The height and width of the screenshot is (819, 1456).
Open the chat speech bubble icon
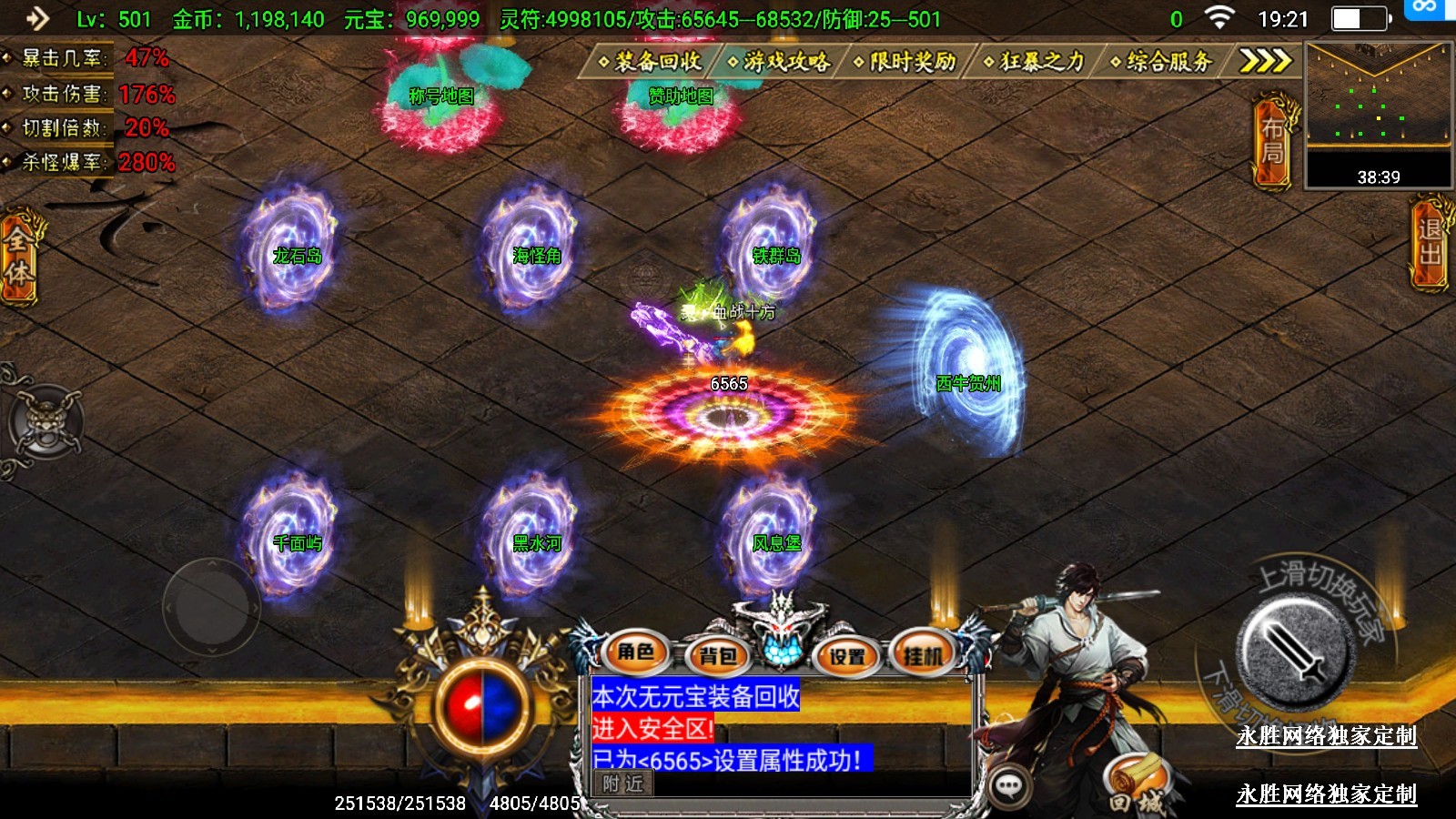1009,786
